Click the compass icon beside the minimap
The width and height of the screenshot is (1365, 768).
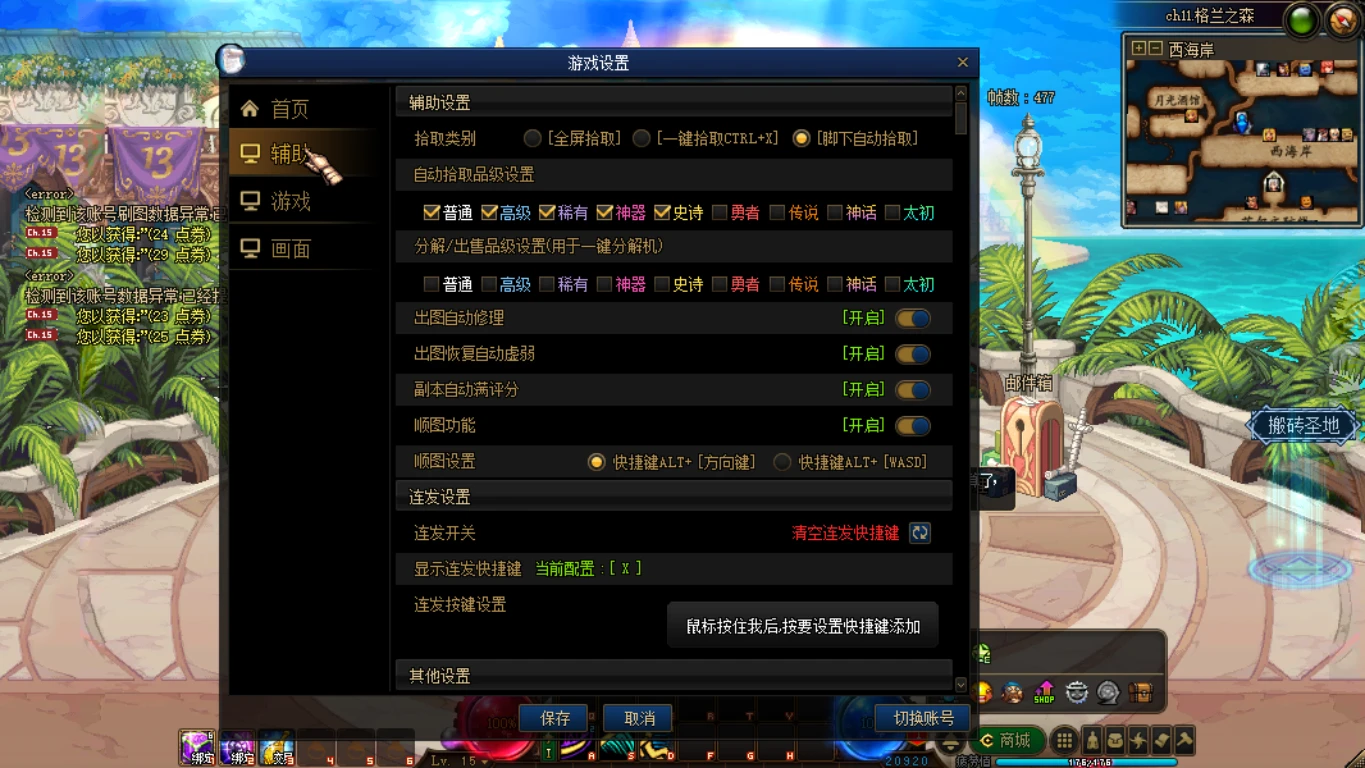(x=1342, y=18)
